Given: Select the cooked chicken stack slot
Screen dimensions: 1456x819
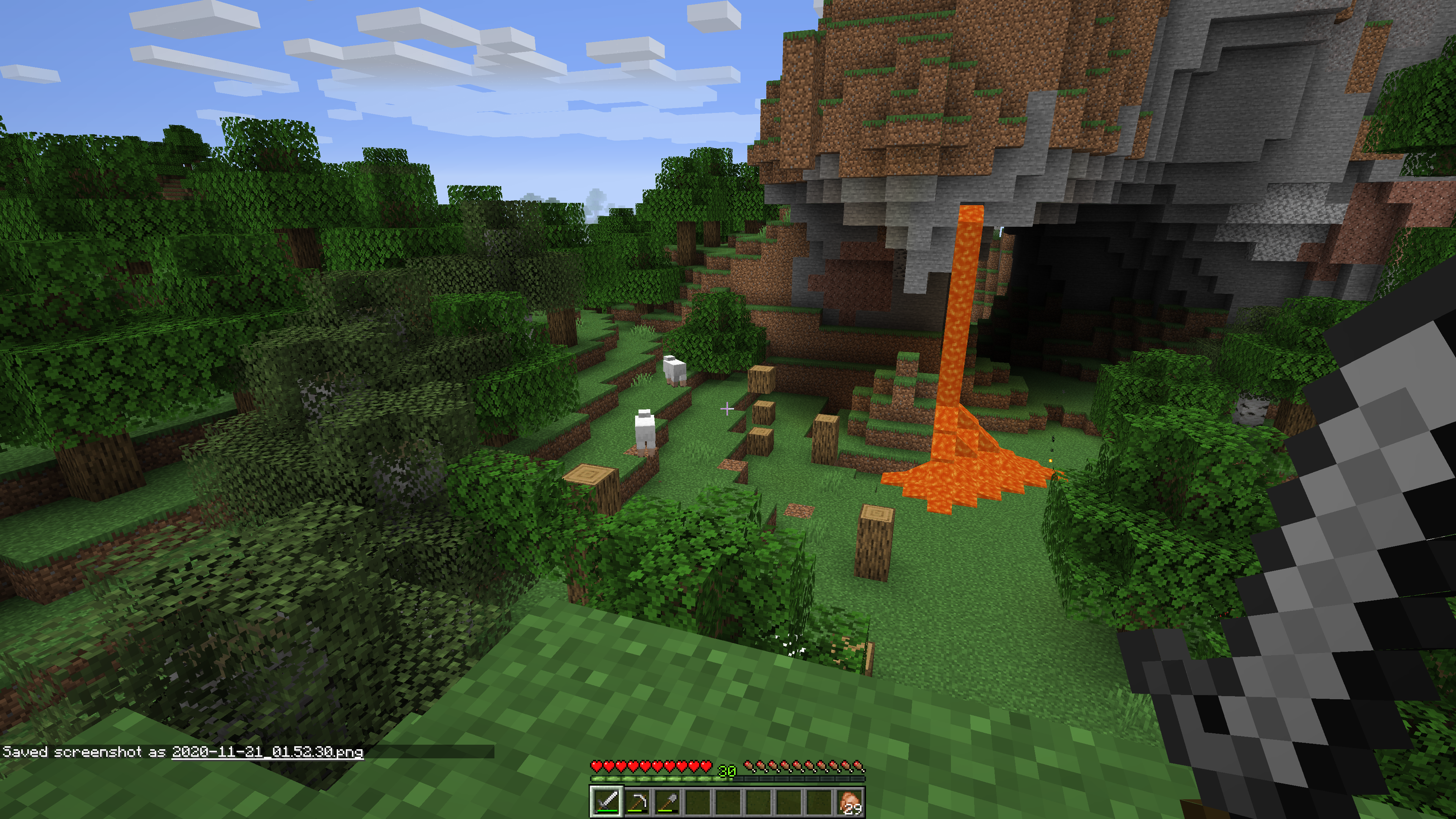Looking at the screenshot, I should click(x=849, y=802).
